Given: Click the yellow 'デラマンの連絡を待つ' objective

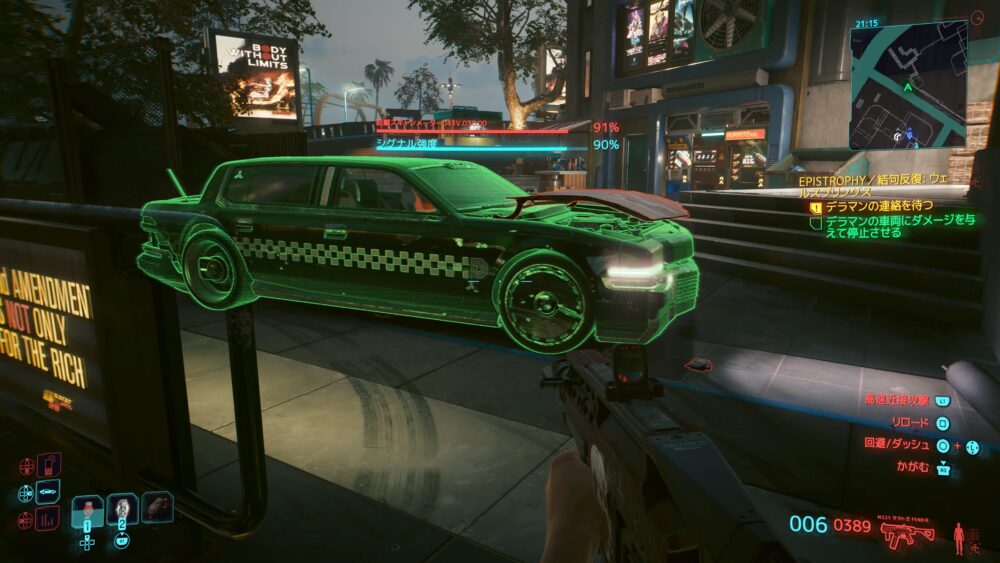Looking at the screenshot, I should click(879, 206).
